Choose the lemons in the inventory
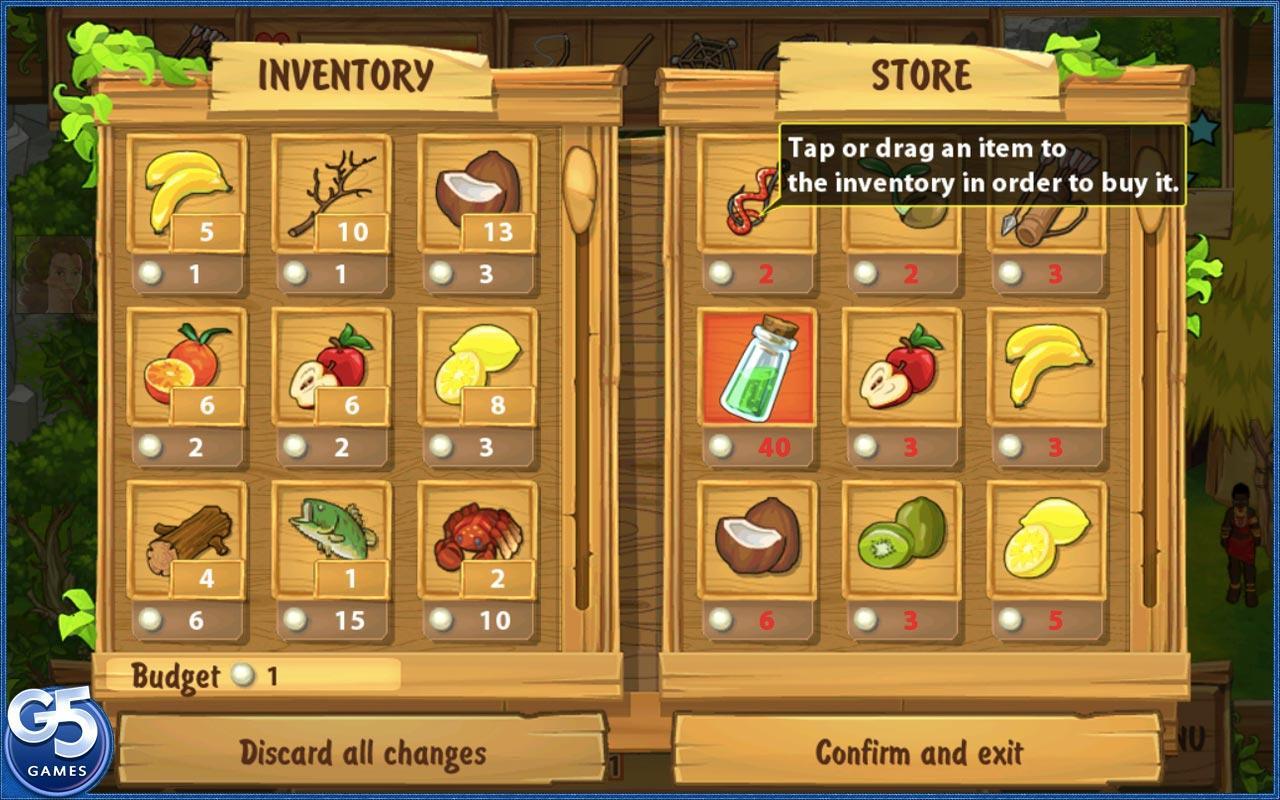Screen dimensions: 1280x800 pyautogui.click(x=478, y=365)
